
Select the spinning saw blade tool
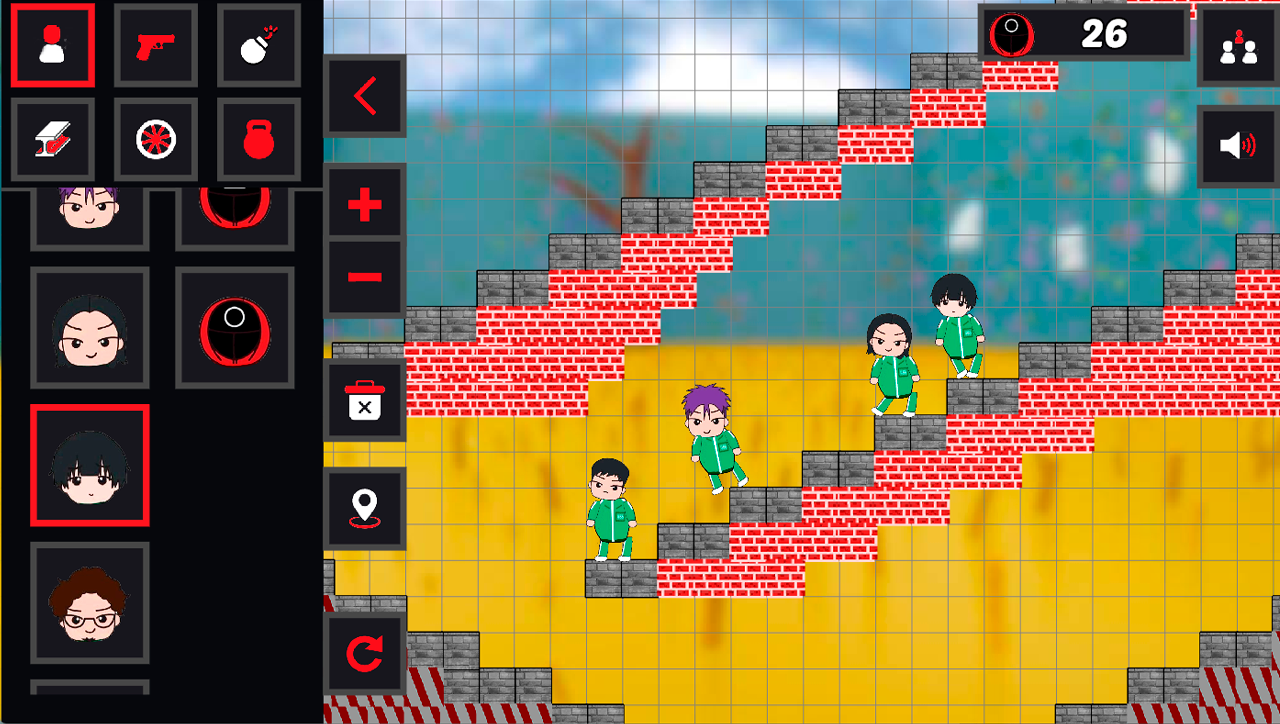tap(155, 140)
